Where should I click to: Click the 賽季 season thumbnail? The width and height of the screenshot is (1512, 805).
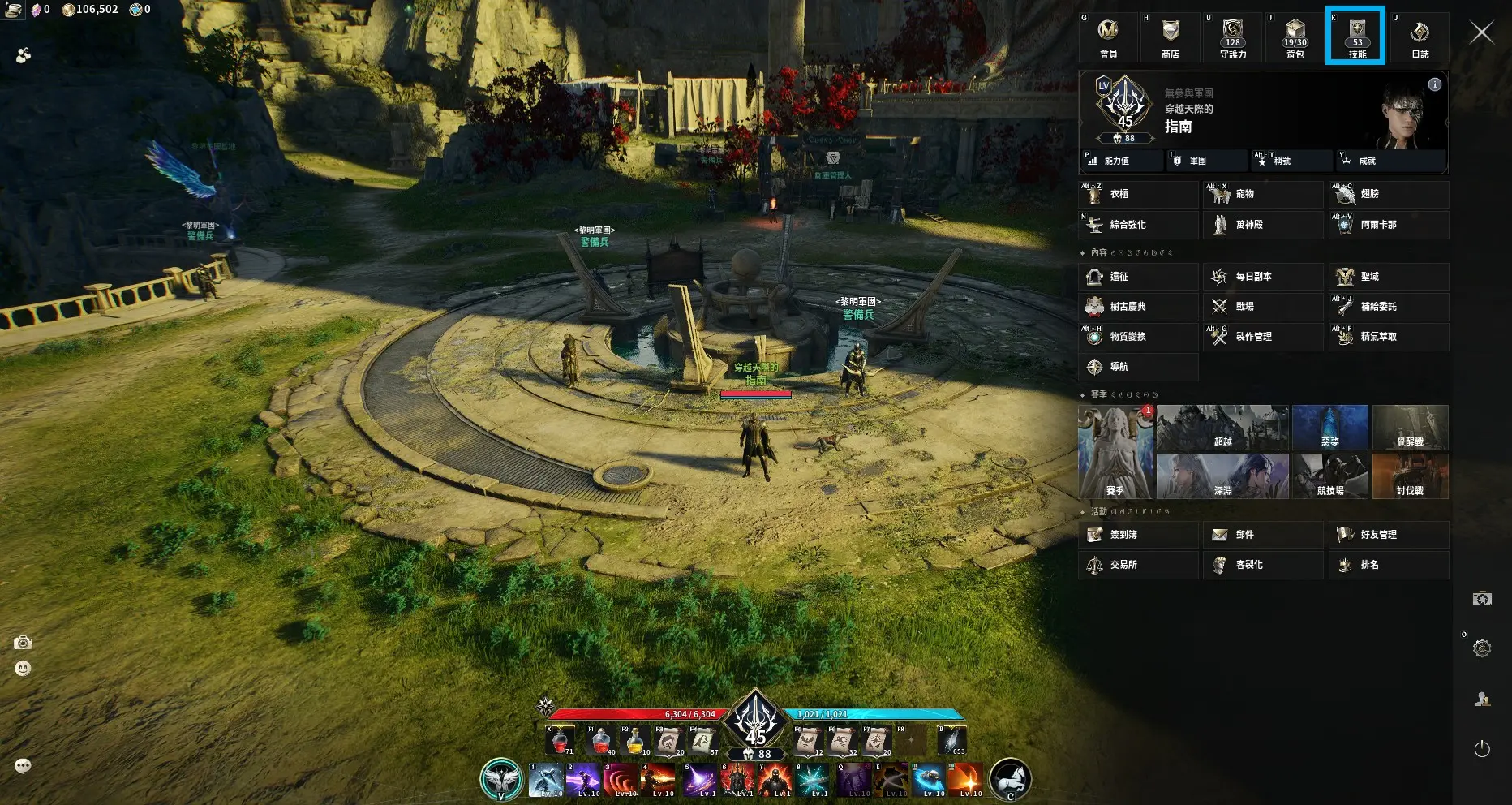1115,452
